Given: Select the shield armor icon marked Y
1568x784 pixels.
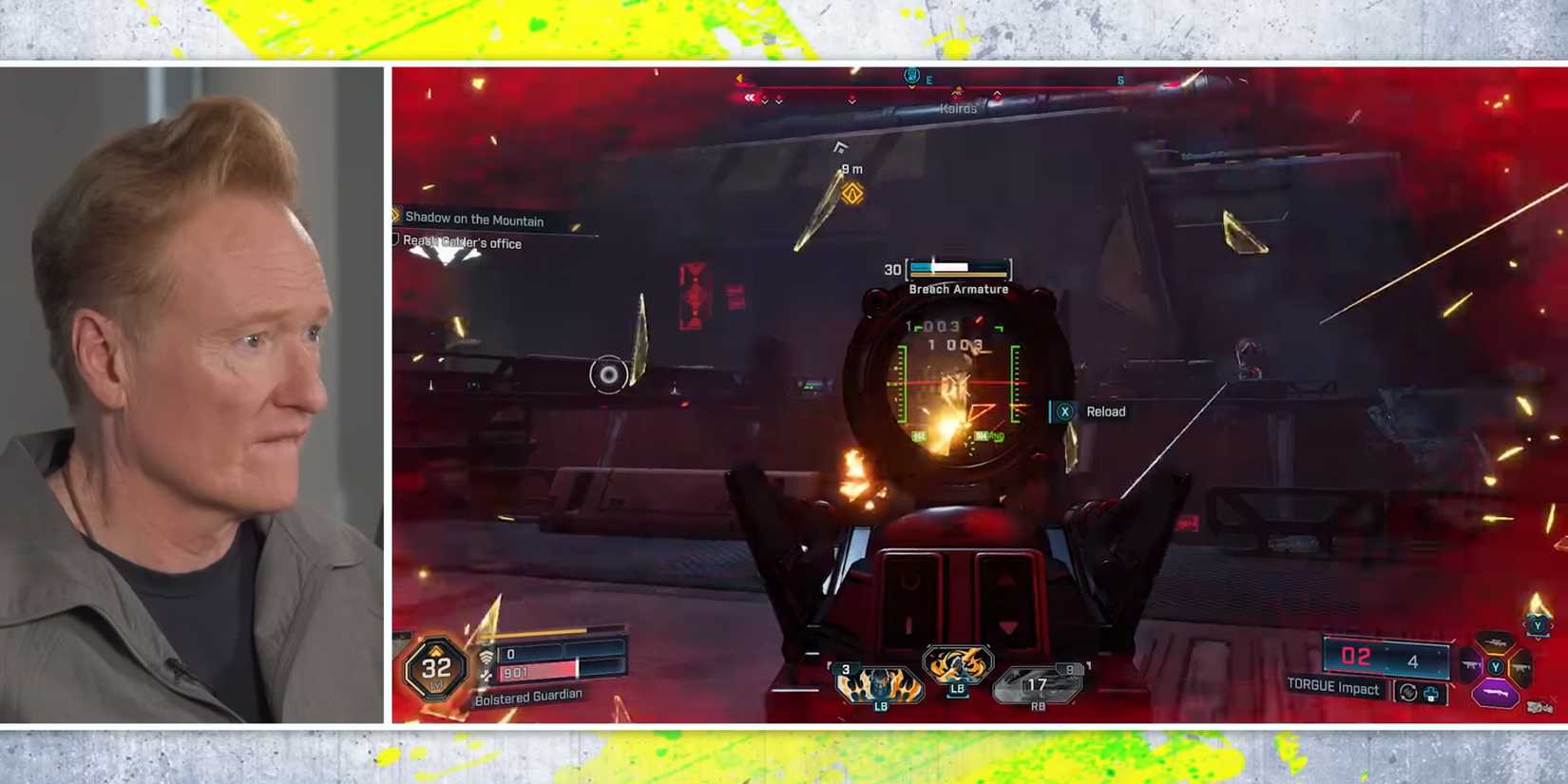Looking at the screenshot, I should pyautogui.click(x=1538, y=624).
